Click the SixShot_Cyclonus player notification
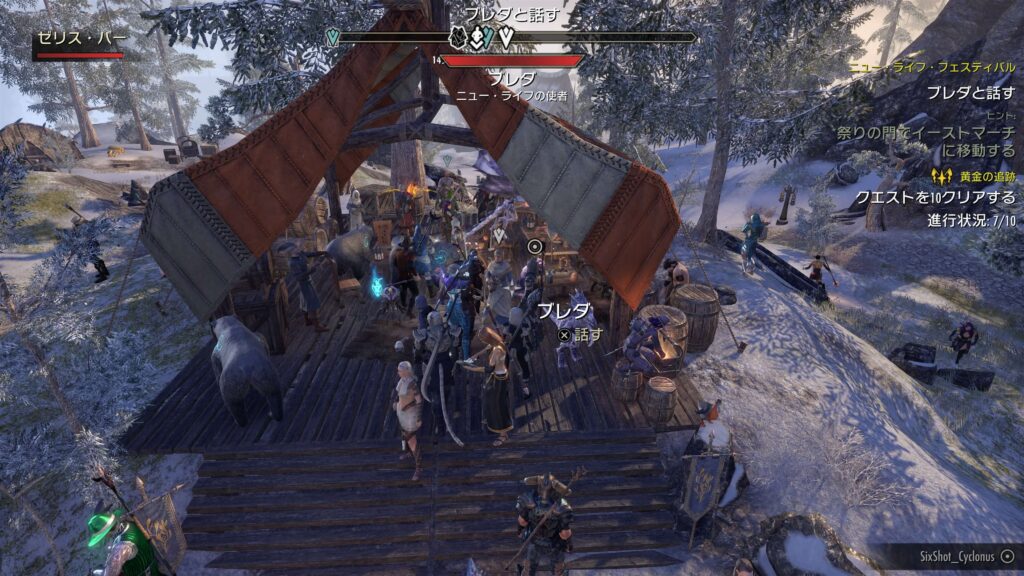1024x576 pixels. click(x=960, y=555)
